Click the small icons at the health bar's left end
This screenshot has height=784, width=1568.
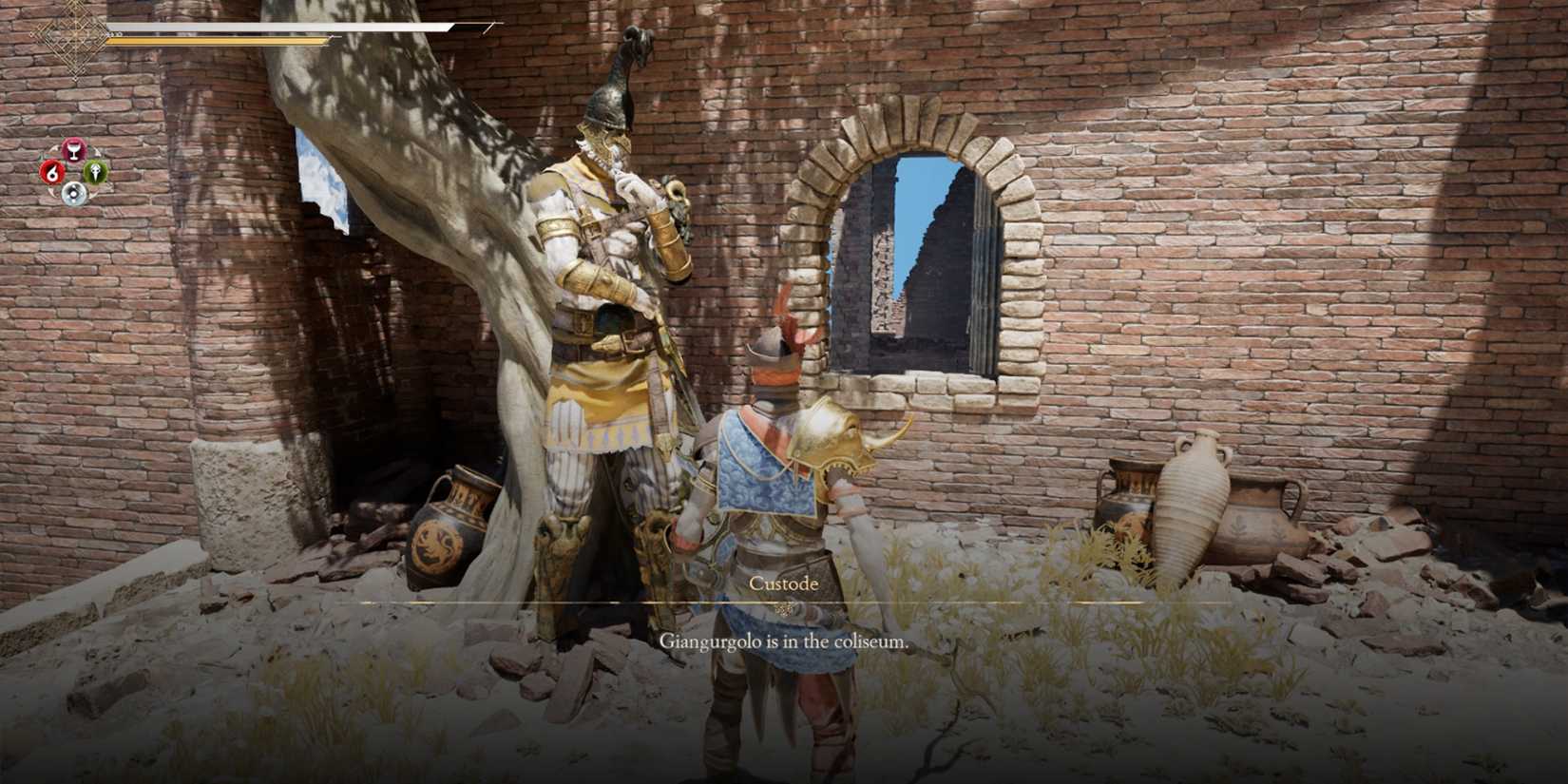coord(114,33)
